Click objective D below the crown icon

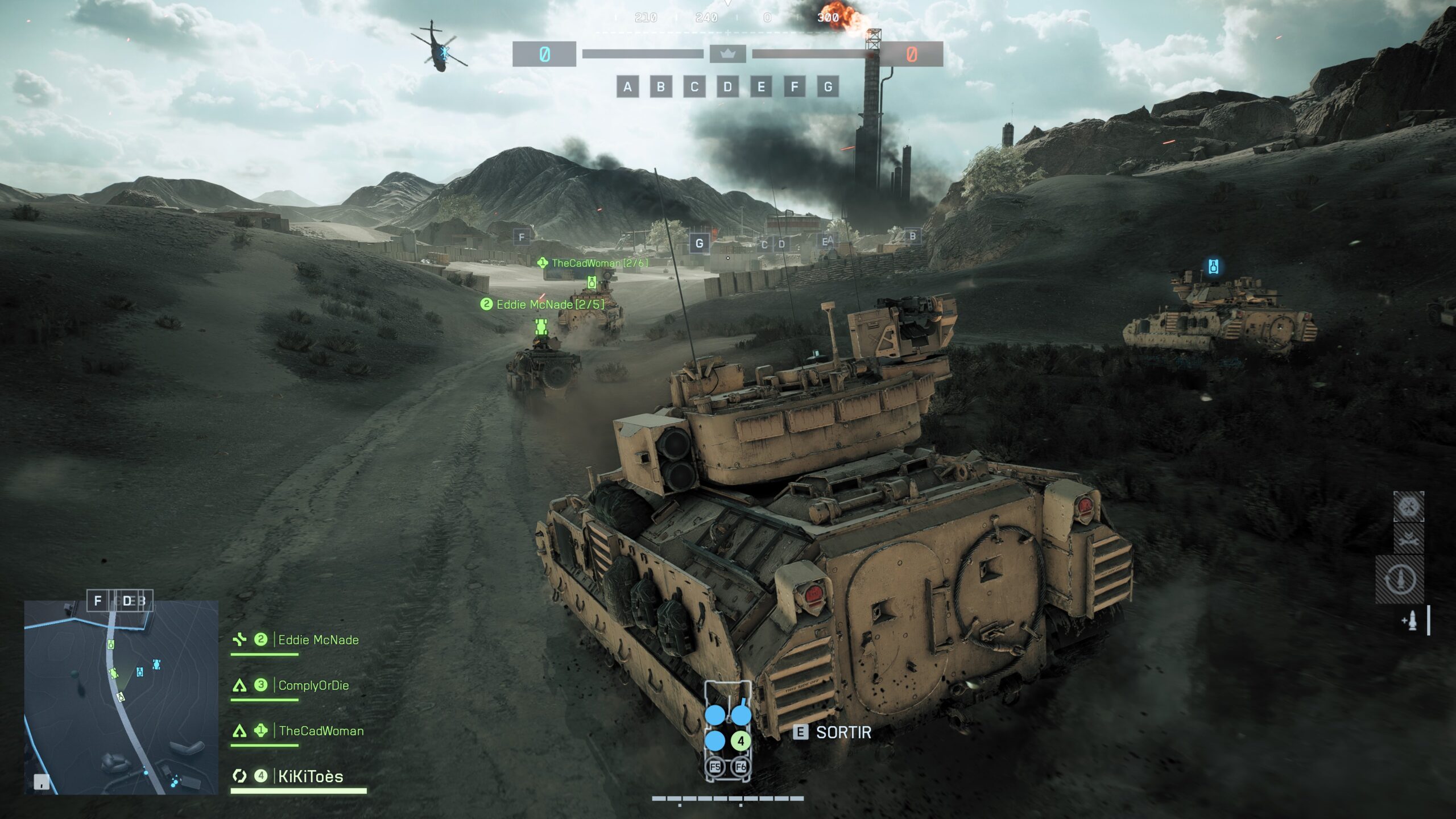(x=727, y=87)
